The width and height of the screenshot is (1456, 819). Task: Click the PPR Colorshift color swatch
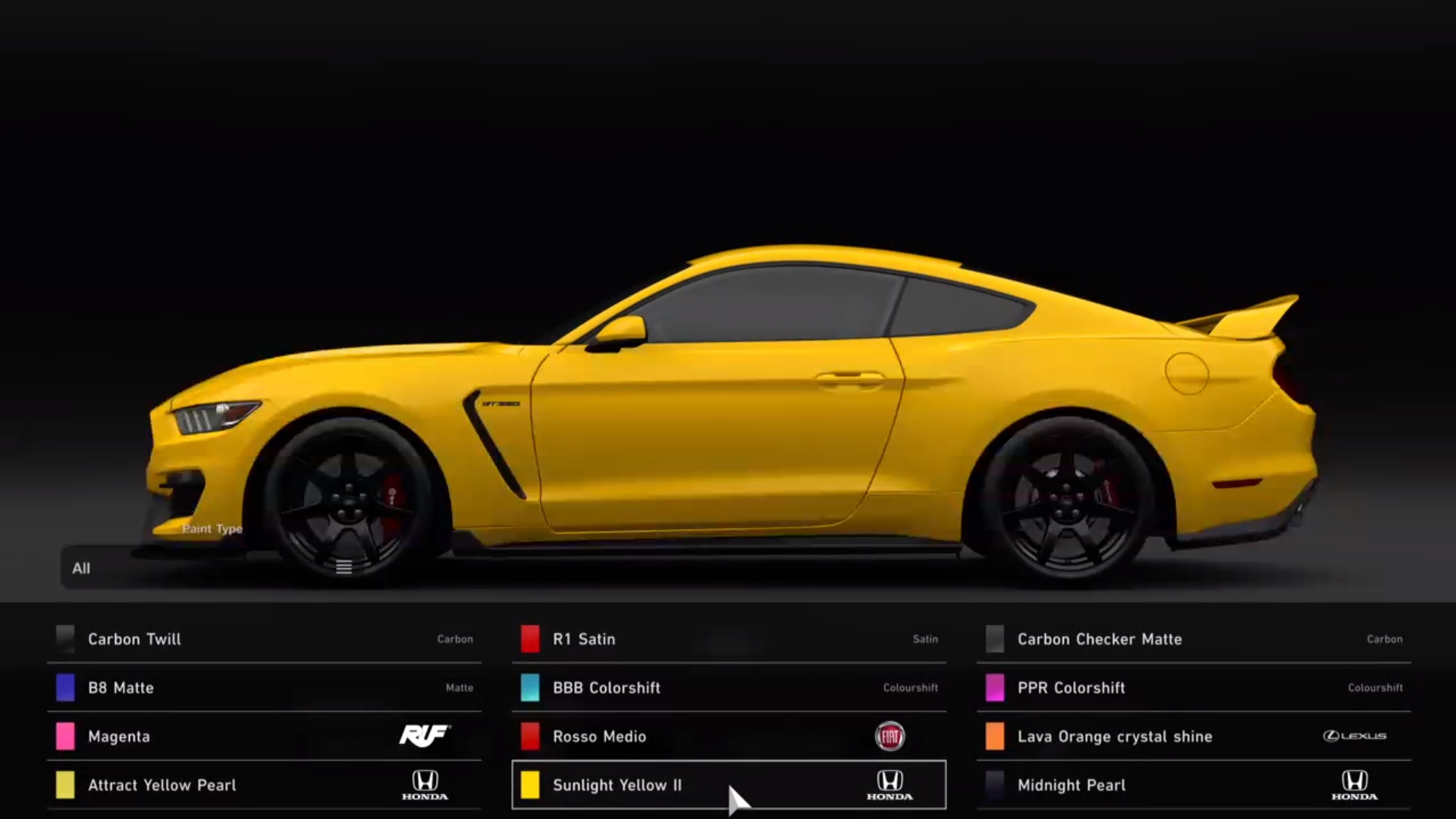tap(994, 688)
